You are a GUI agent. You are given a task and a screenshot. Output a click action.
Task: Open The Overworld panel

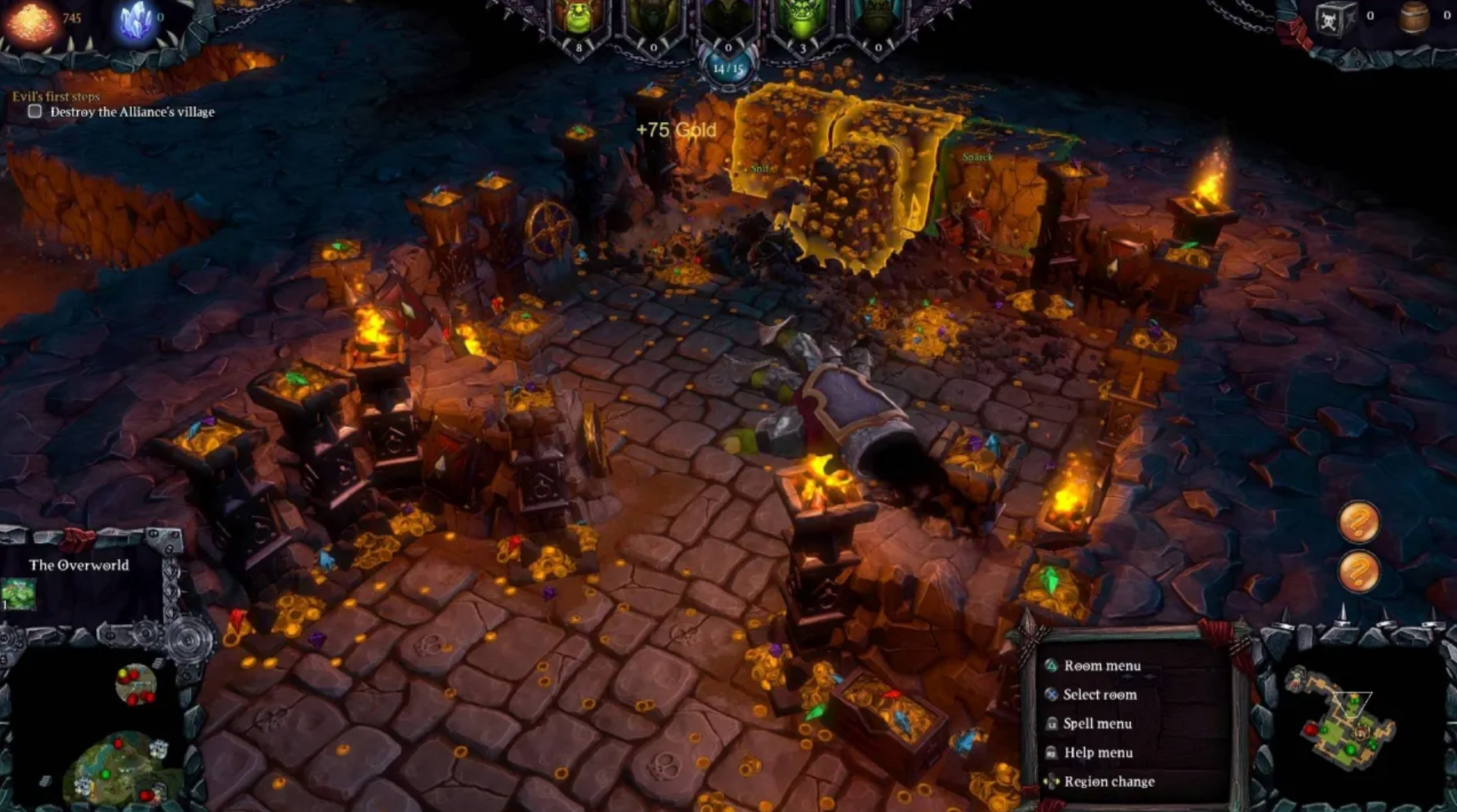[78, 565]
